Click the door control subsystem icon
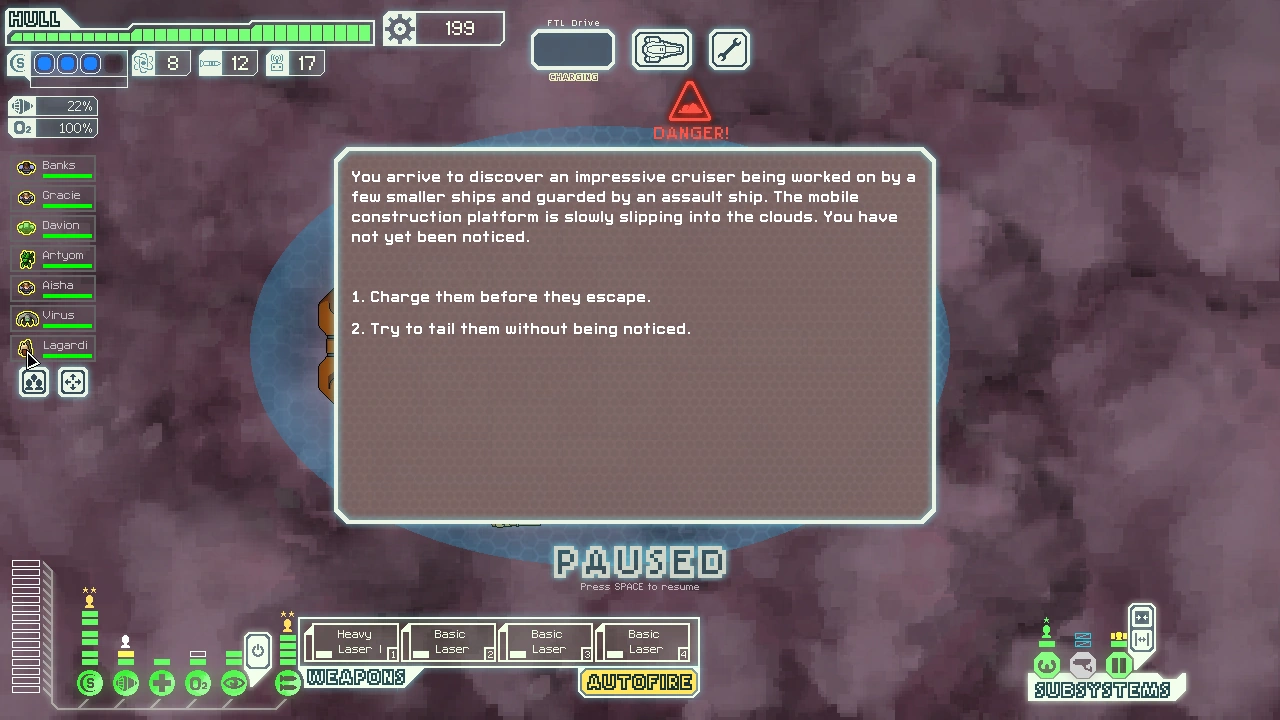The height and width of the screenshot is (720, 1280). [x=1119, y=665]
